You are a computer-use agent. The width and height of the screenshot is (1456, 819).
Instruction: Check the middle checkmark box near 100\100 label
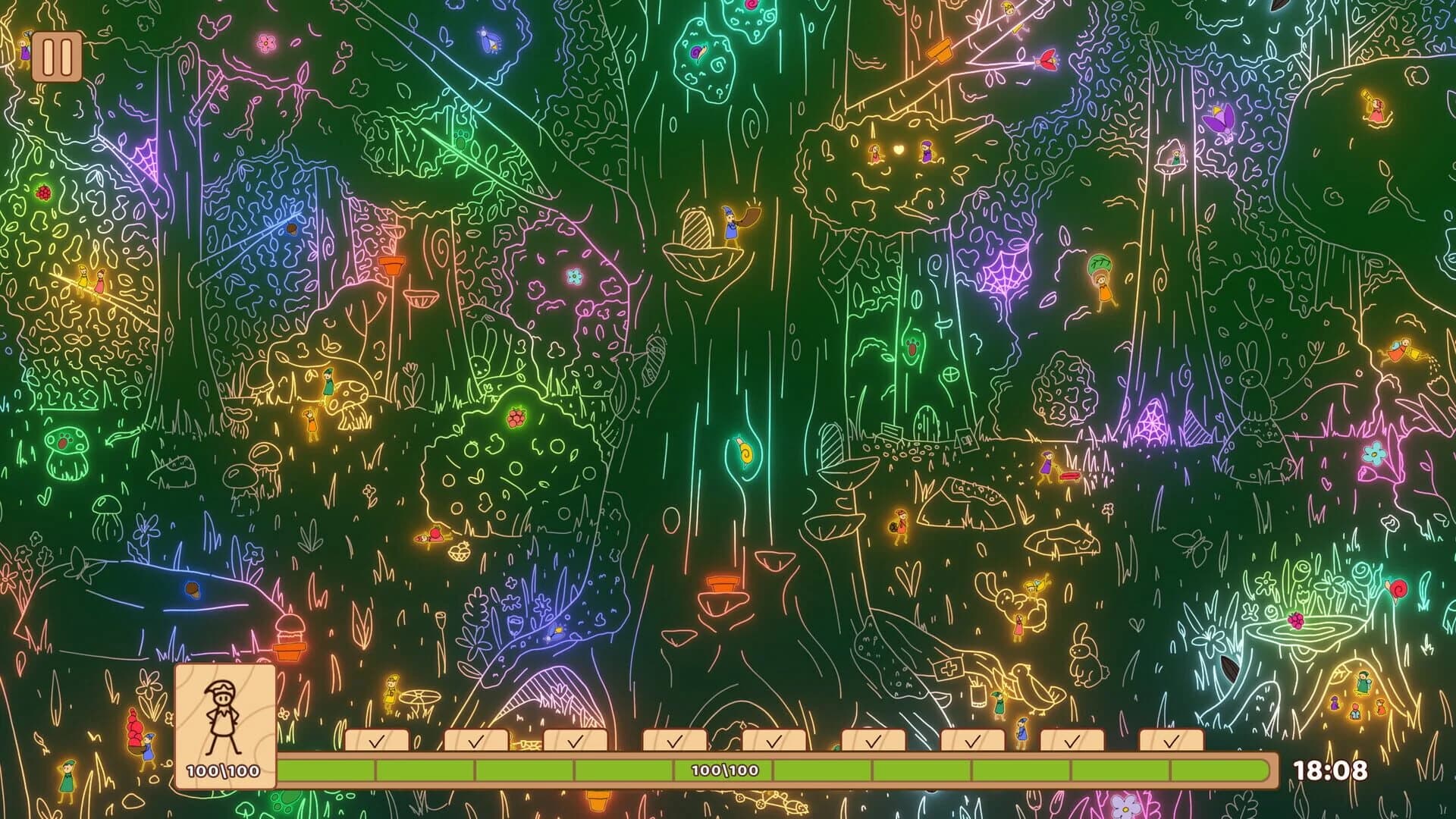point(773,742)
